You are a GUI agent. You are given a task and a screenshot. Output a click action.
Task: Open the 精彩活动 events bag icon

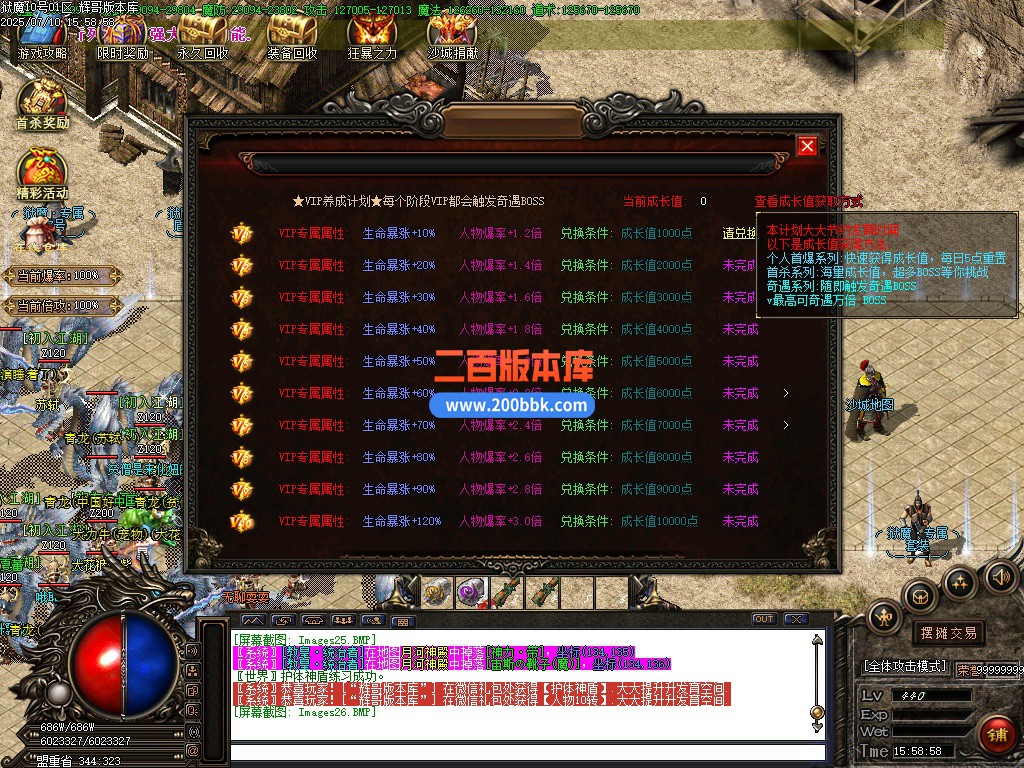coord(42,173)
